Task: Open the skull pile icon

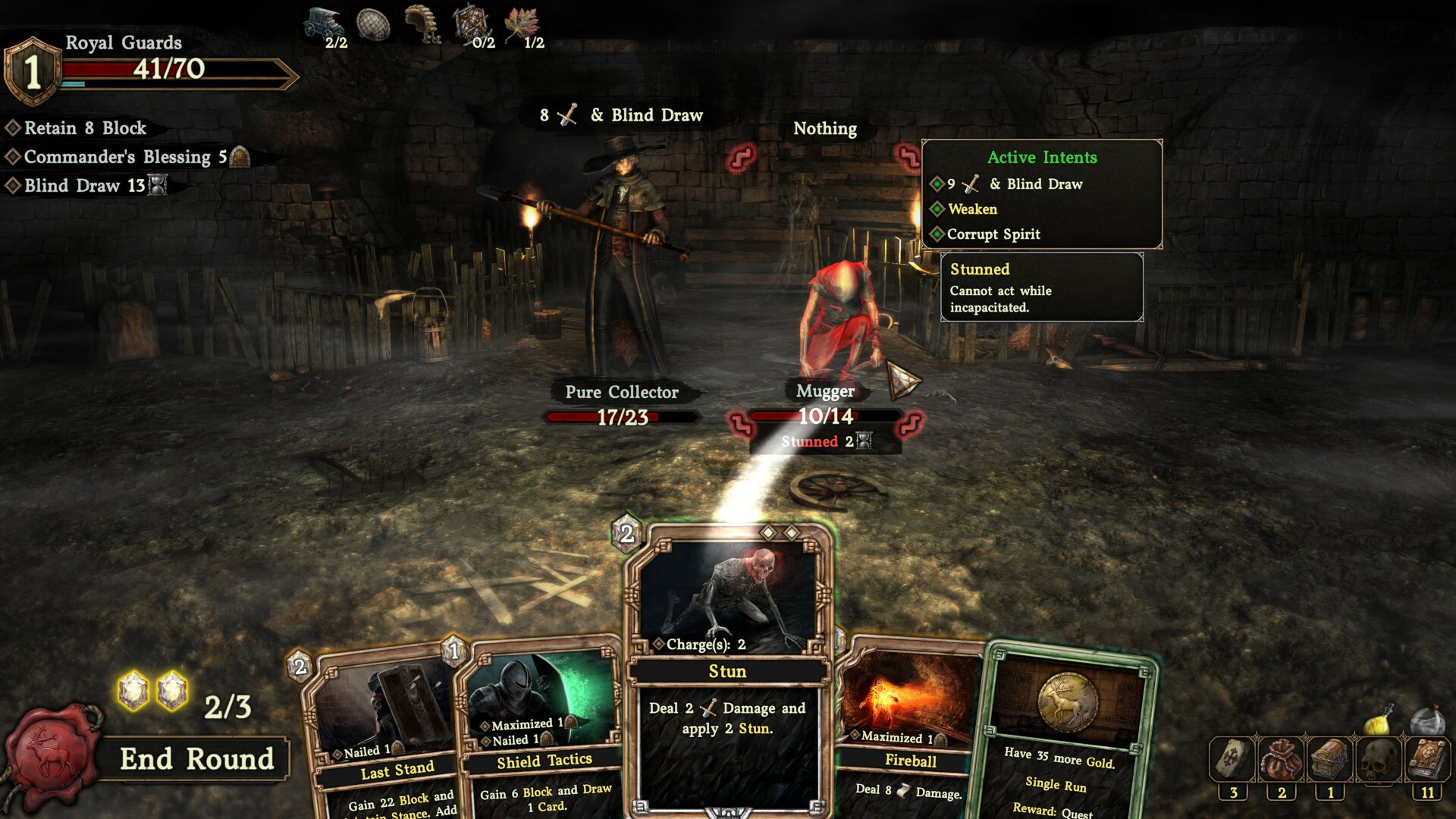Action: pos(1379,759)
